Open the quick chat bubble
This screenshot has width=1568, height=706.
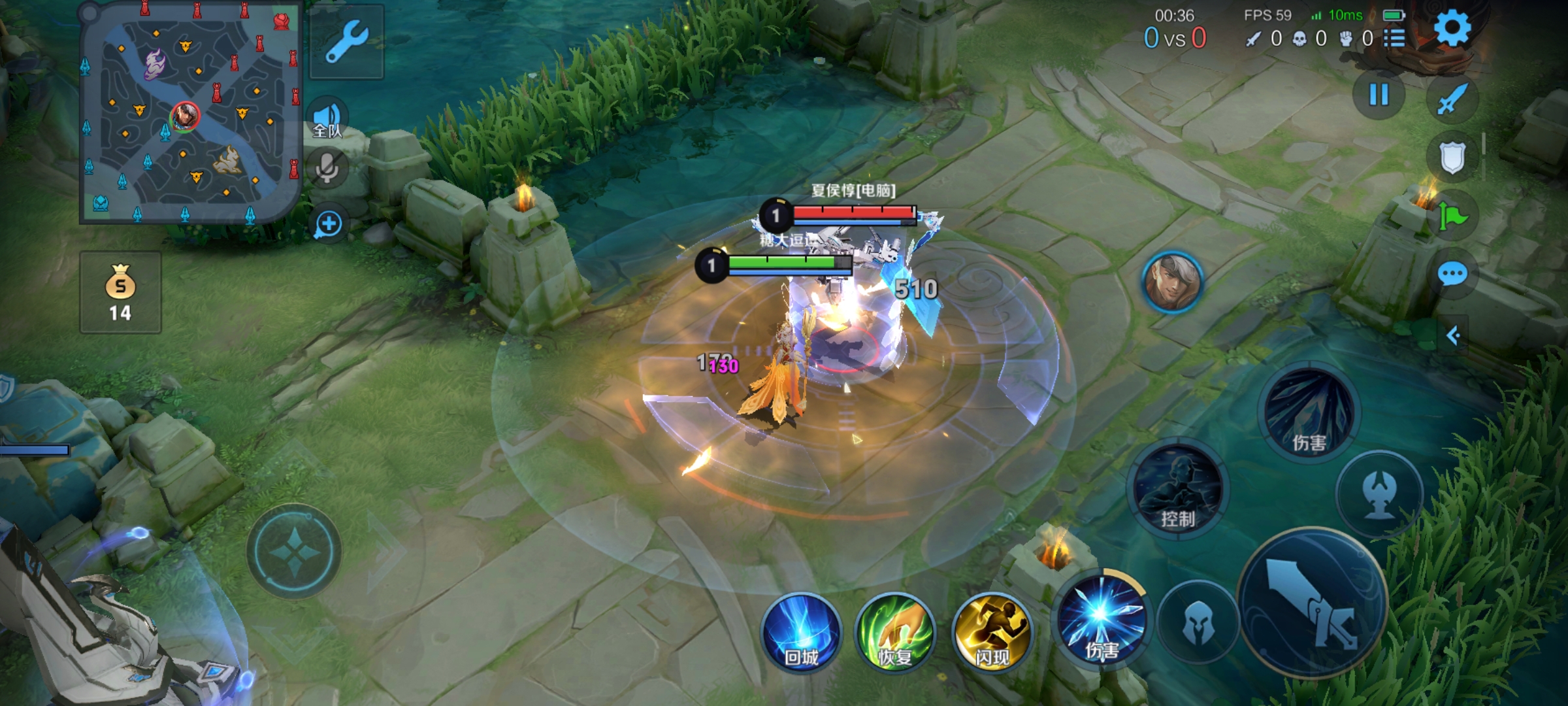click(1452, 274)
